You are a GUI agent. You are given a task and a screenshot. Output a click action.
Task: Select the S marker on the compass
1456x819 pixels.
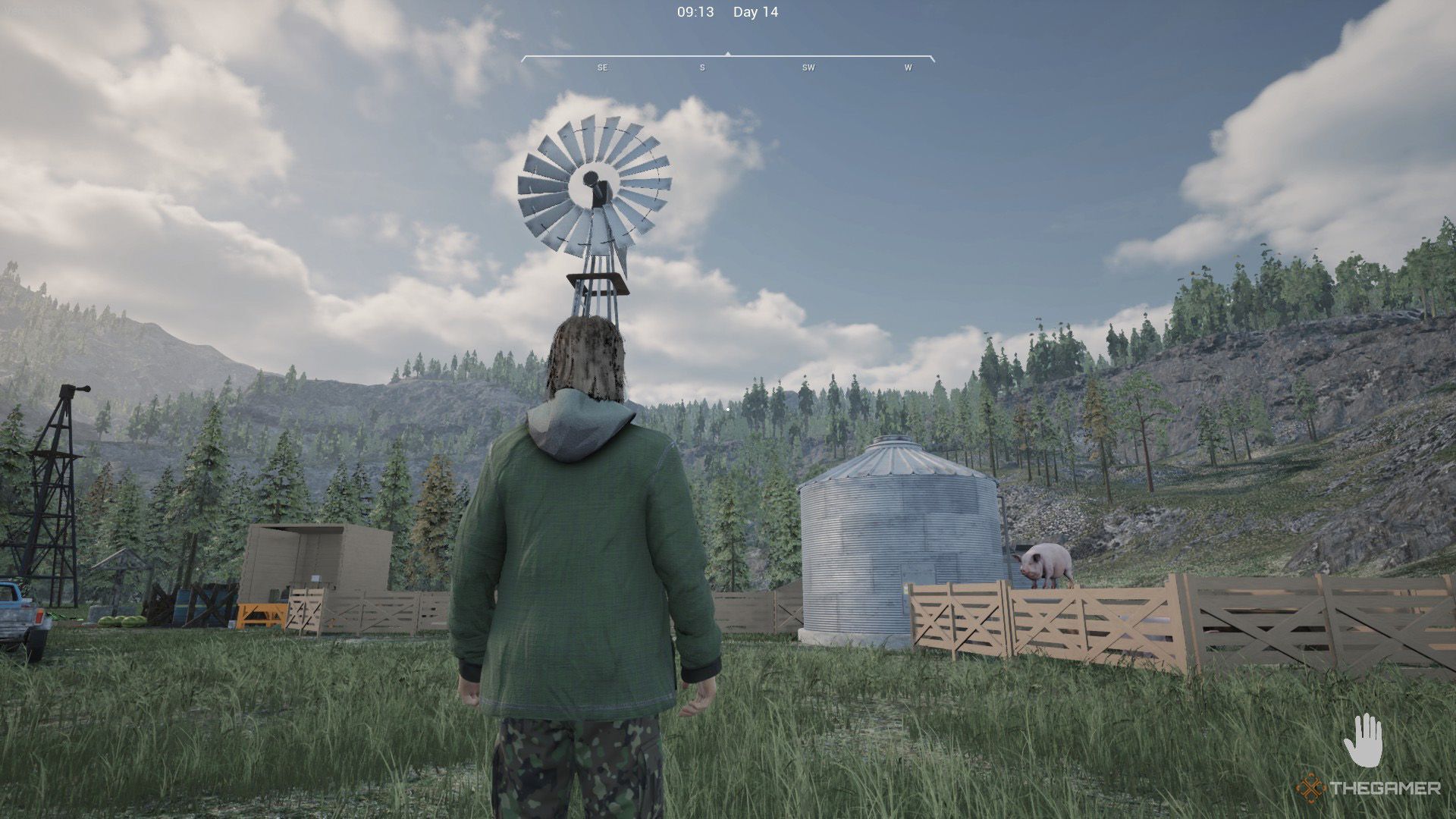pyautogui.click(x=701, y=67)
